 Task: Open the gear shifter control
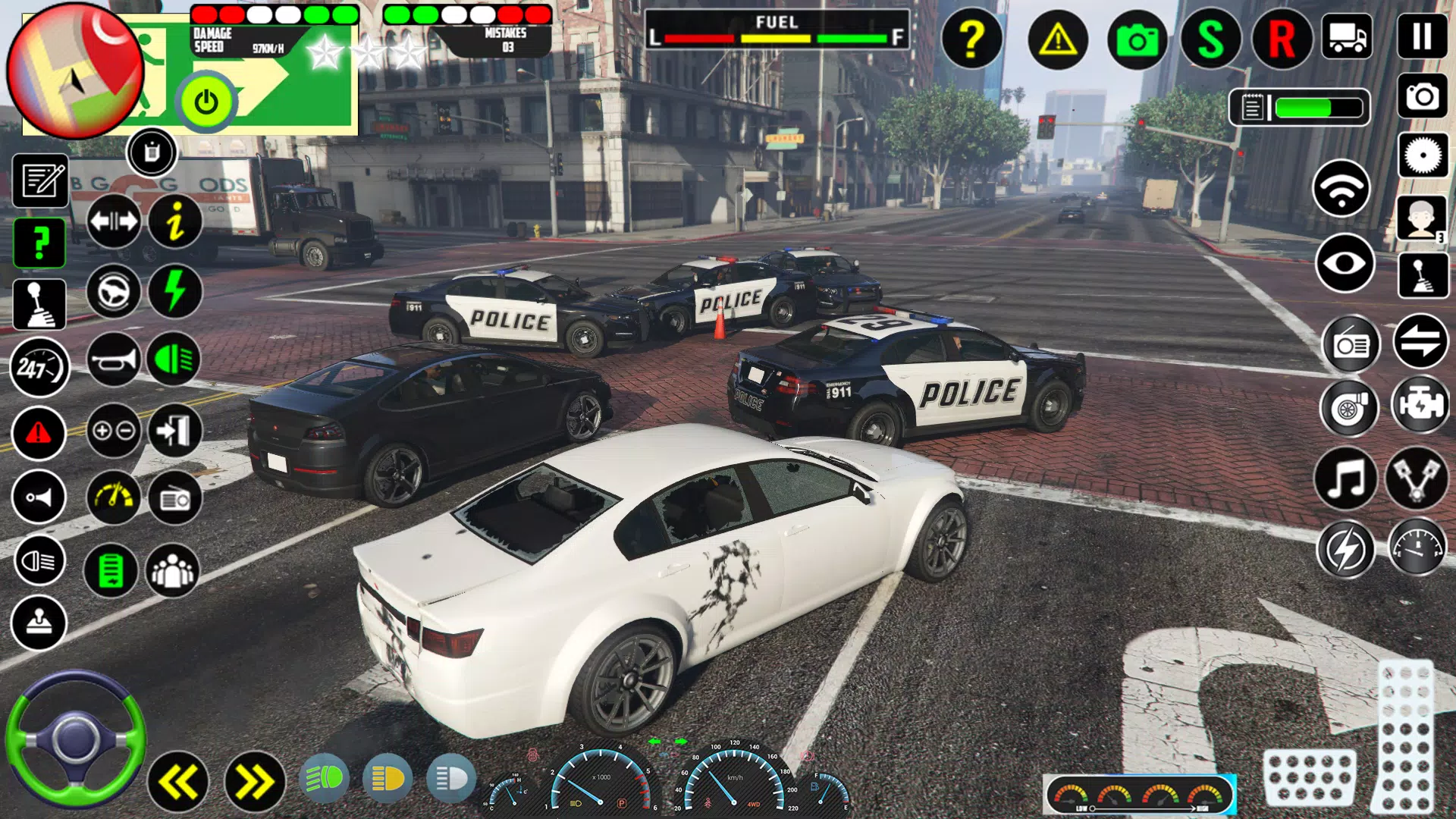click(x=39, y=303)
